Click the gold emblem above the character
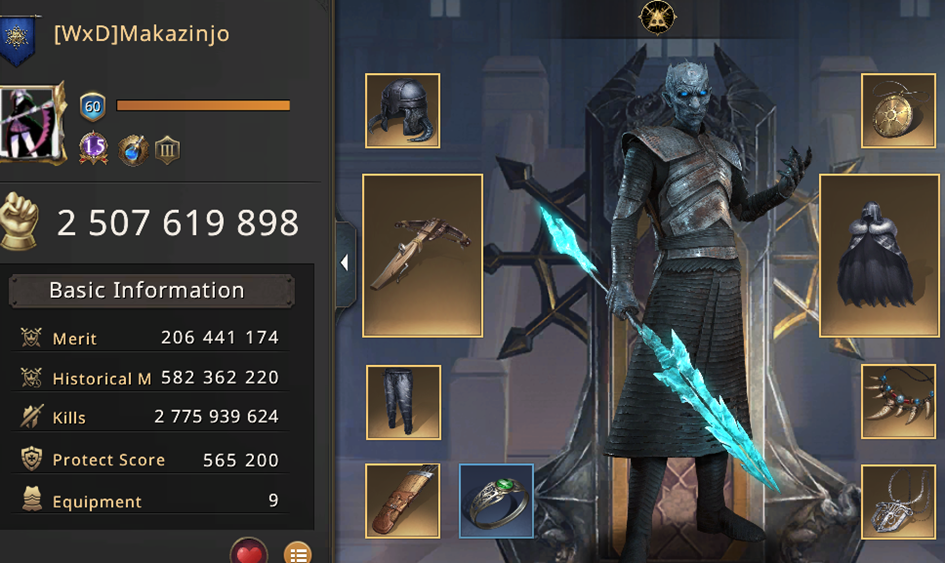This screenshot has width=945, height=563. tap(657, 16)
